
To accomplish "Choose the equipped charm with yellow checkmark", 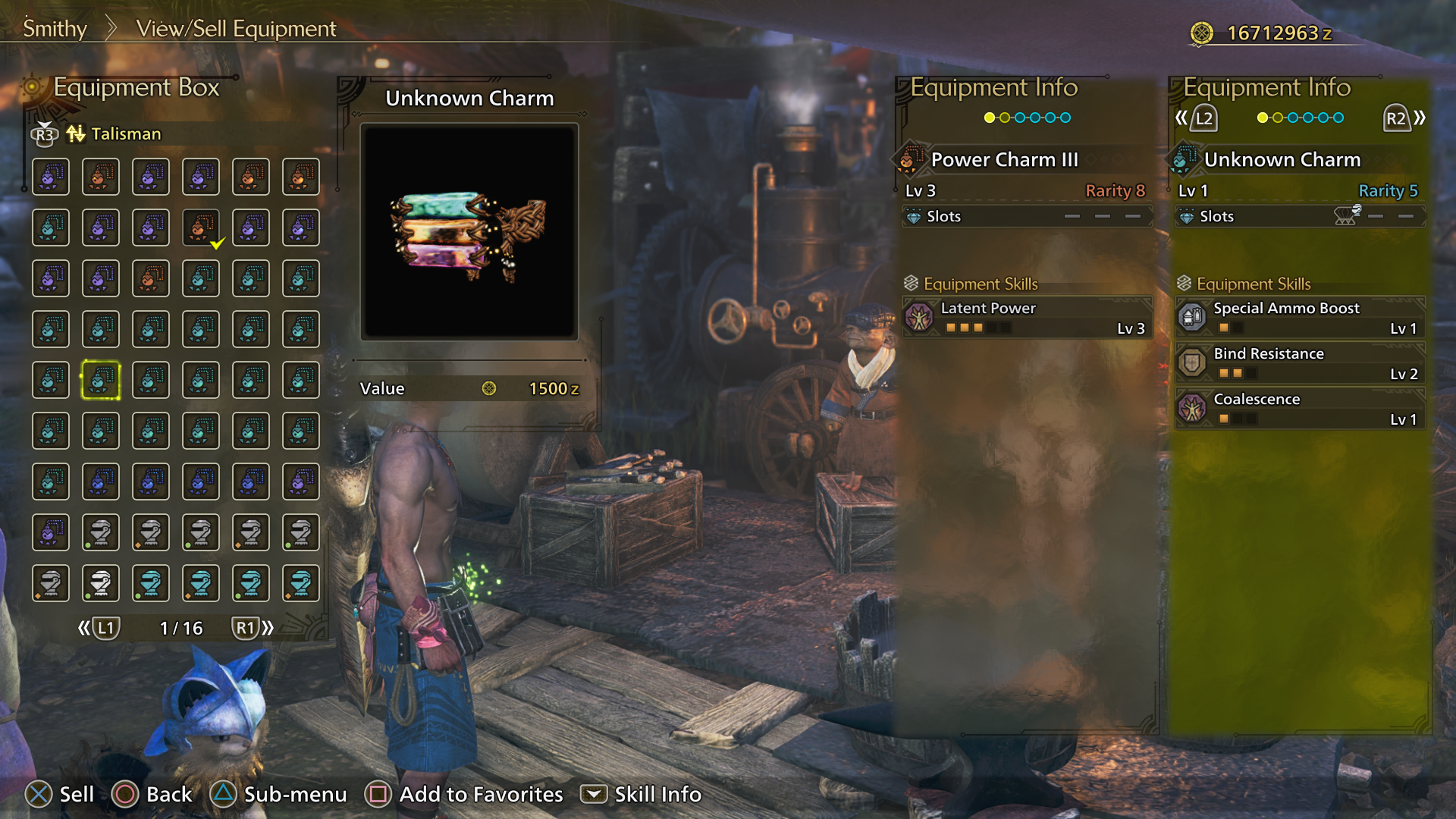I will [x=201, y=227].
